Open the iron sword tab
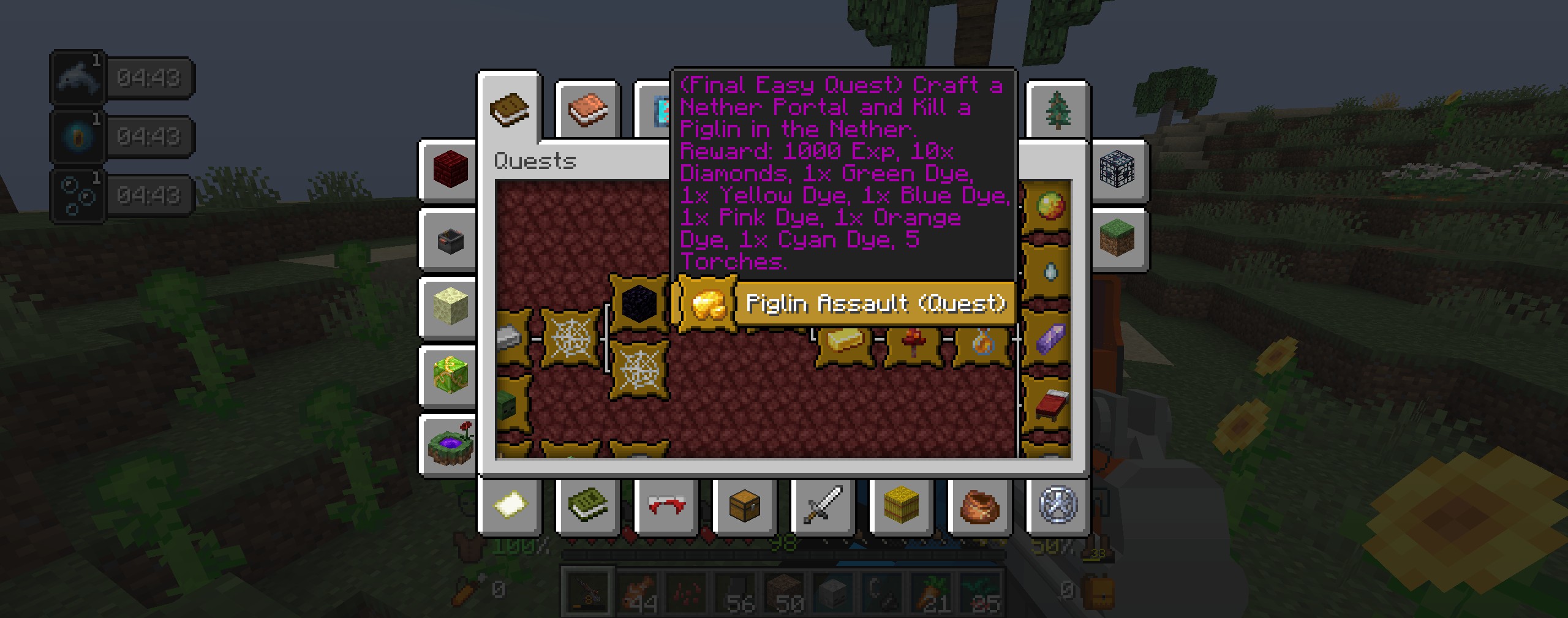 (x=823, y=506)
